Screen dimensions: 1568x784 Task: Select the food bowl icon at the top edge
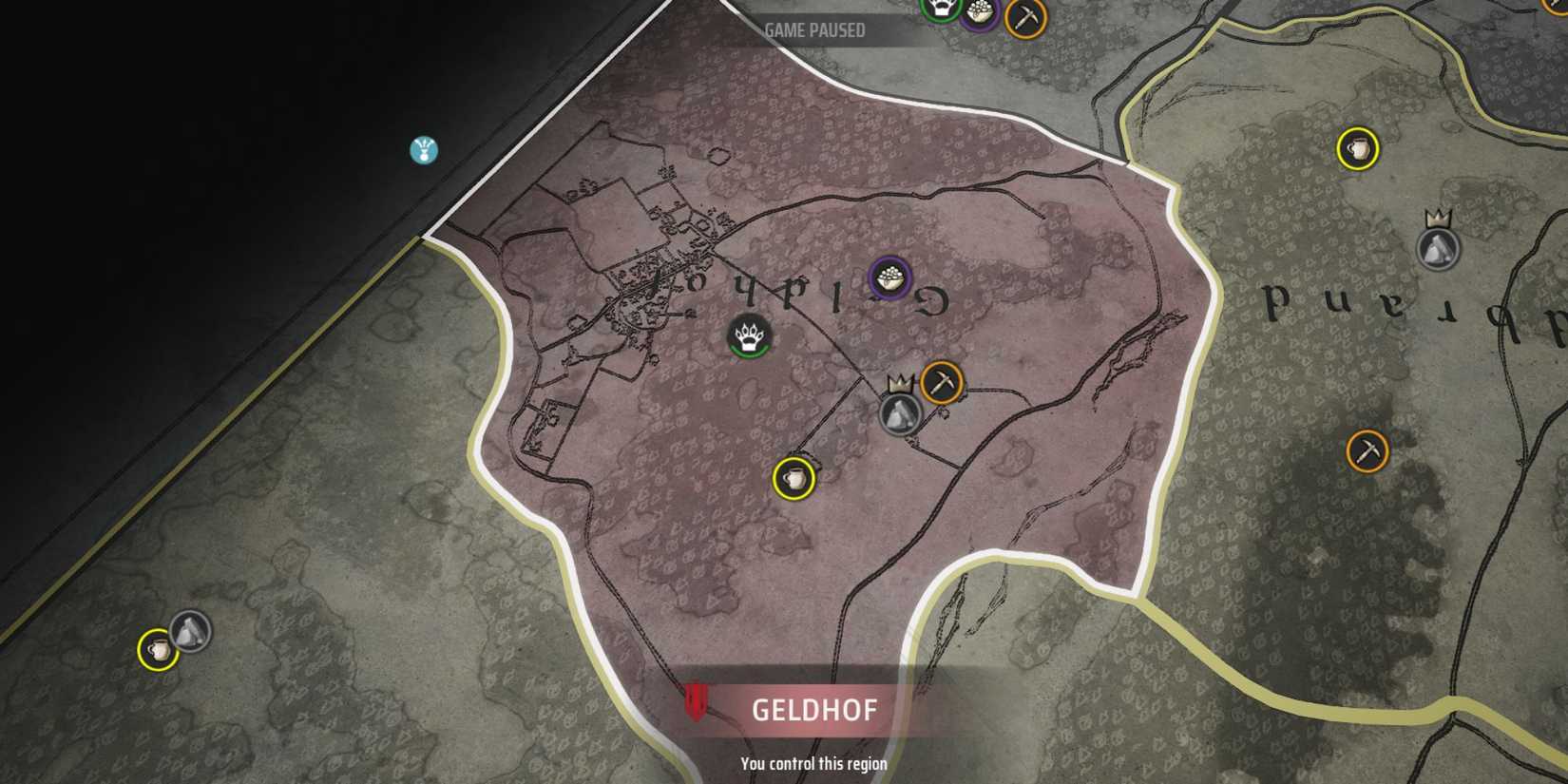pyautogui.click(x=979, y=13)
